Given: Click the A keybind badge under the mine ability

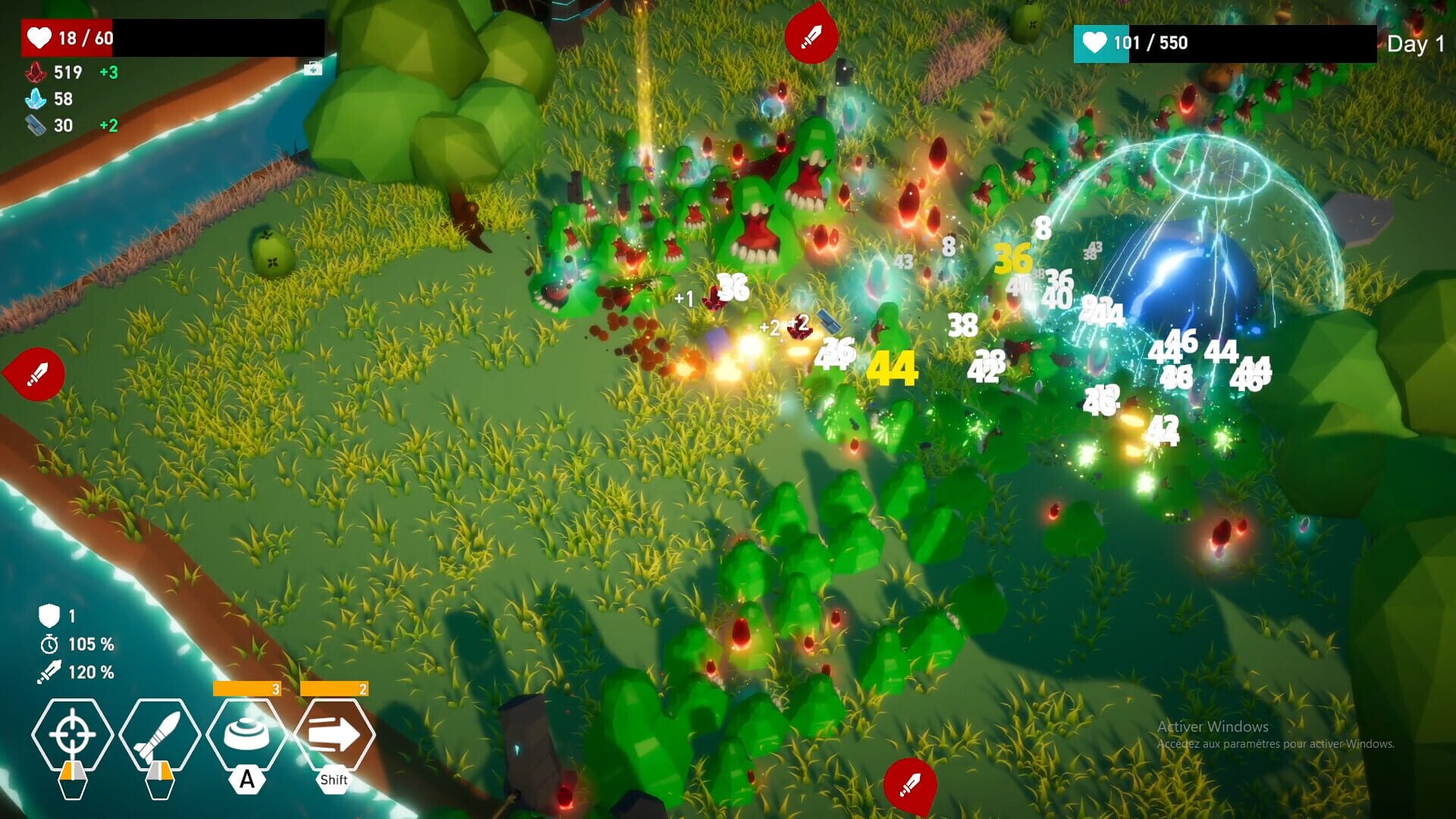Looking at the screenshot, I should [x=246, y=778].
